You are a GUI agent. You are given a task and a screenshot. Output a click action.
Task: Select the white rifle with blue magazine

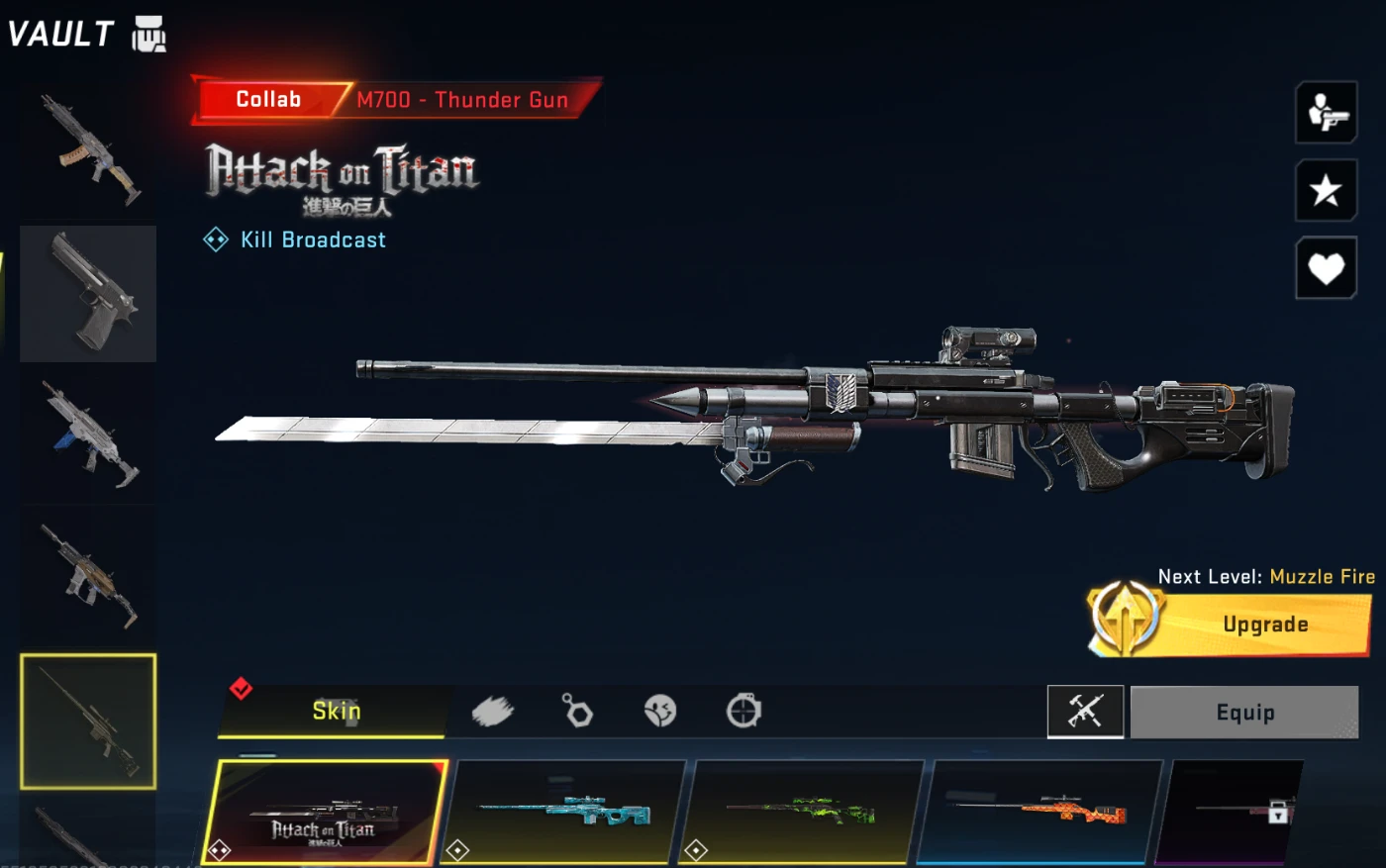coord(88,435)
